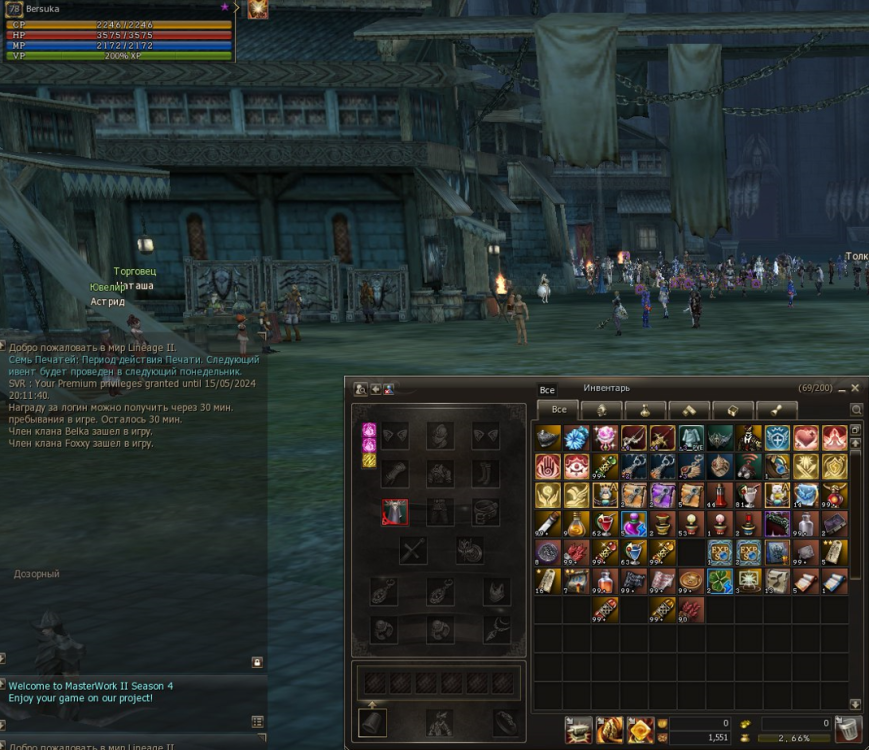This screenshot has width=869, height=750.
Task: Select the white cat doll item
Action: pos(777,495)
